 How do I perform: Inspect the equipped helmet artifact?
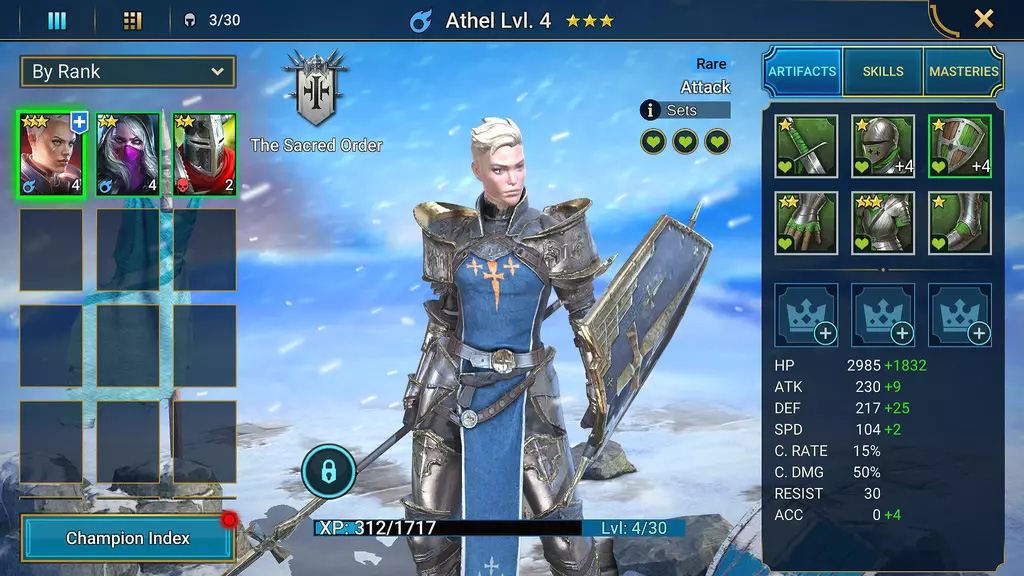pos(883,146)
